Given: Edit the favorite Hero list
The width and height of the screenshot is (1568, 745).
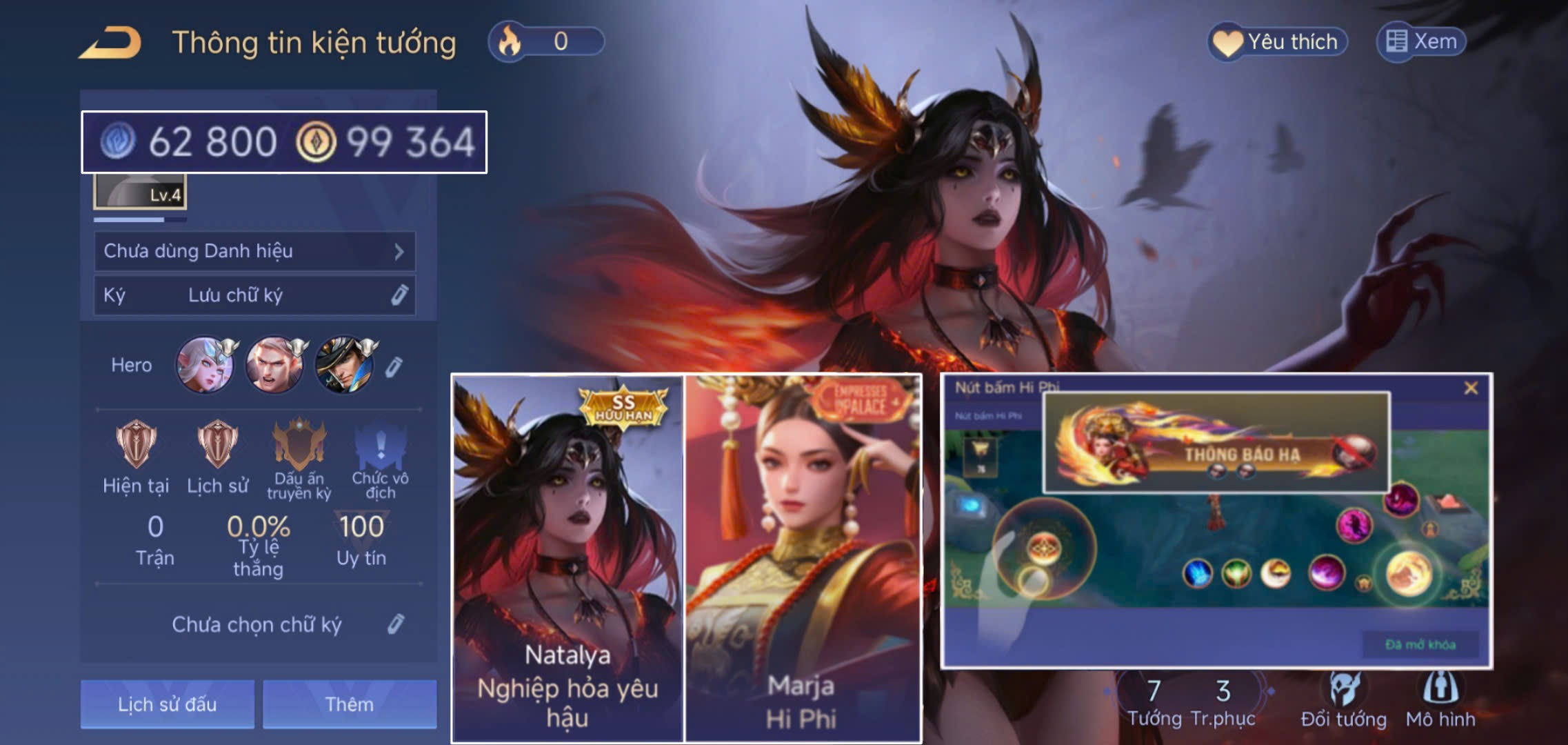Looking at the screenshot, I should click(393, 367).
